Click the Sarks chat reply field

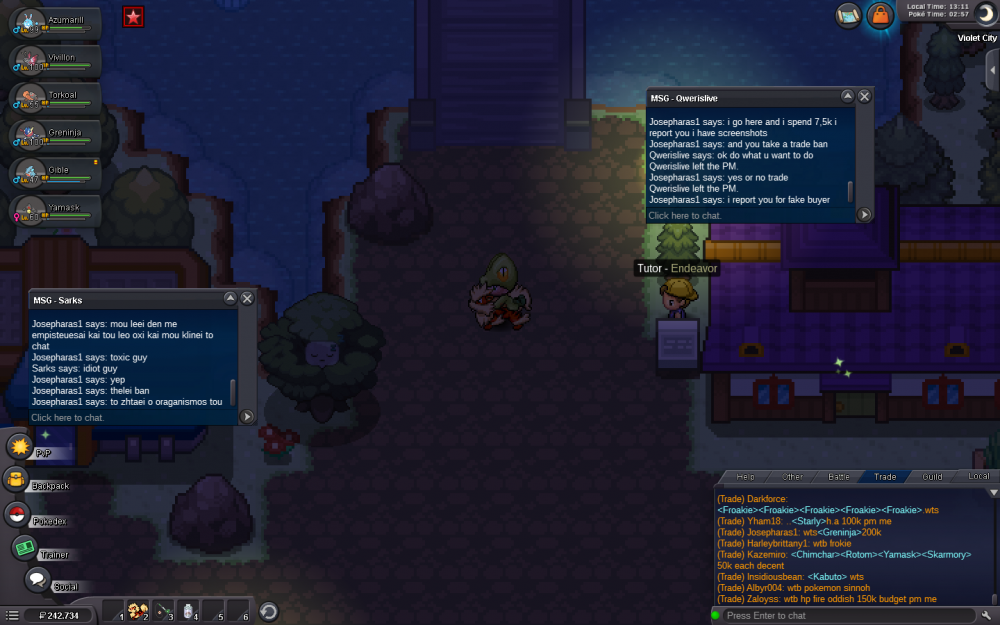point(130,417)
